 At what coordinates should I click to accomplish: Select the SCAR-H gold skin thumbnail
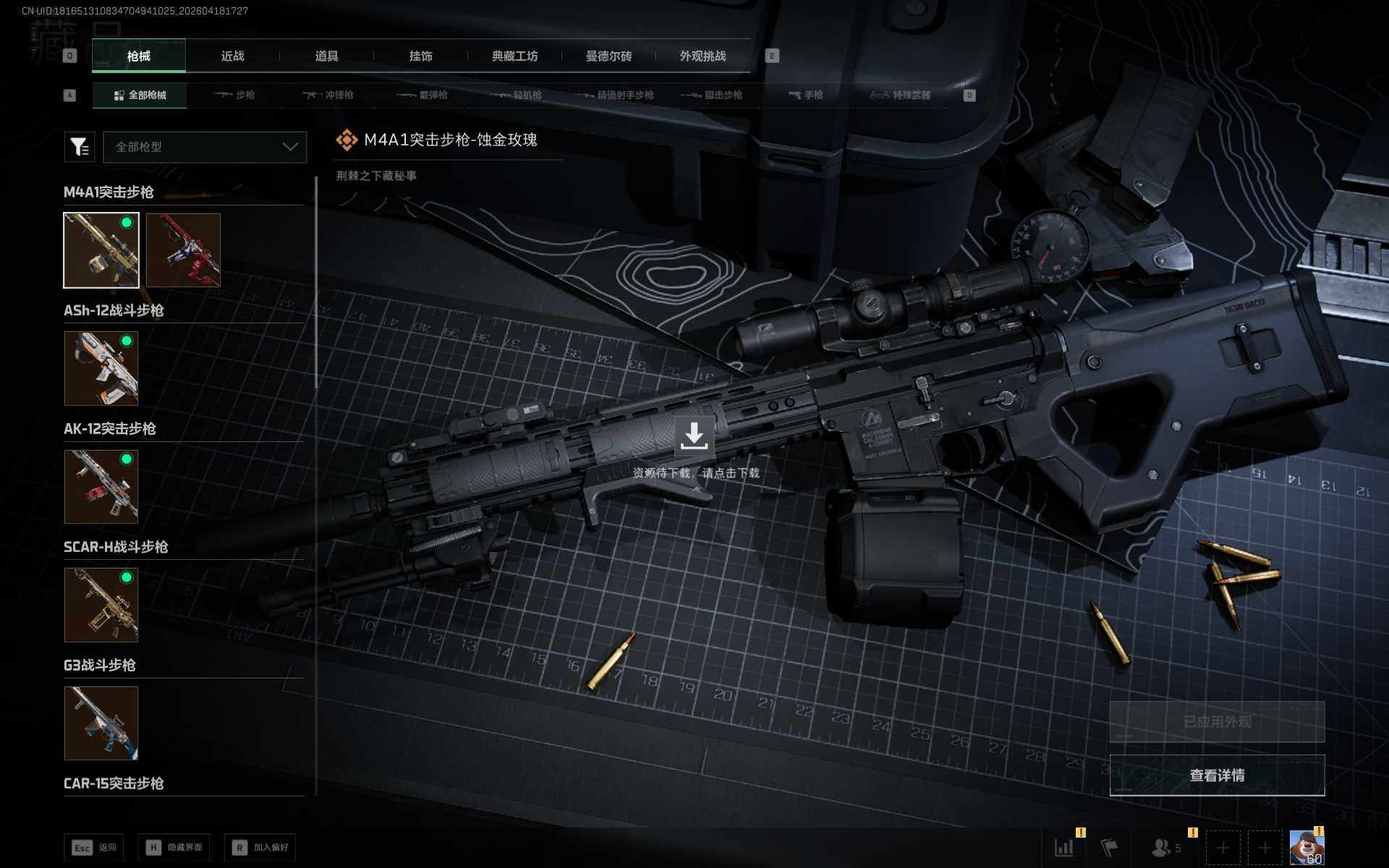pyautogui.click(x=101, y=605)
